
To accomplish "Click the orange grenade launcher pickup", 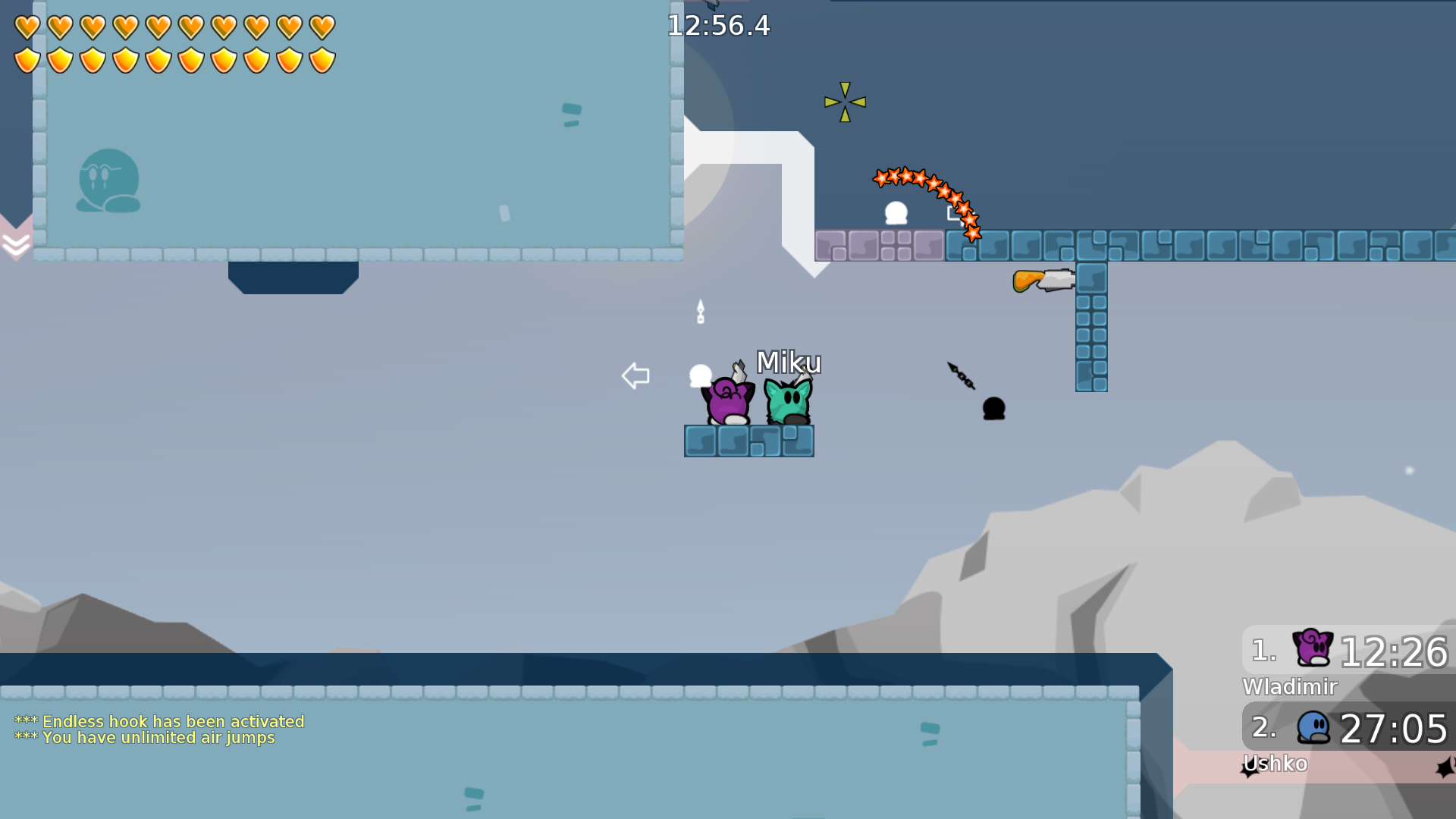I will 1043,280.
